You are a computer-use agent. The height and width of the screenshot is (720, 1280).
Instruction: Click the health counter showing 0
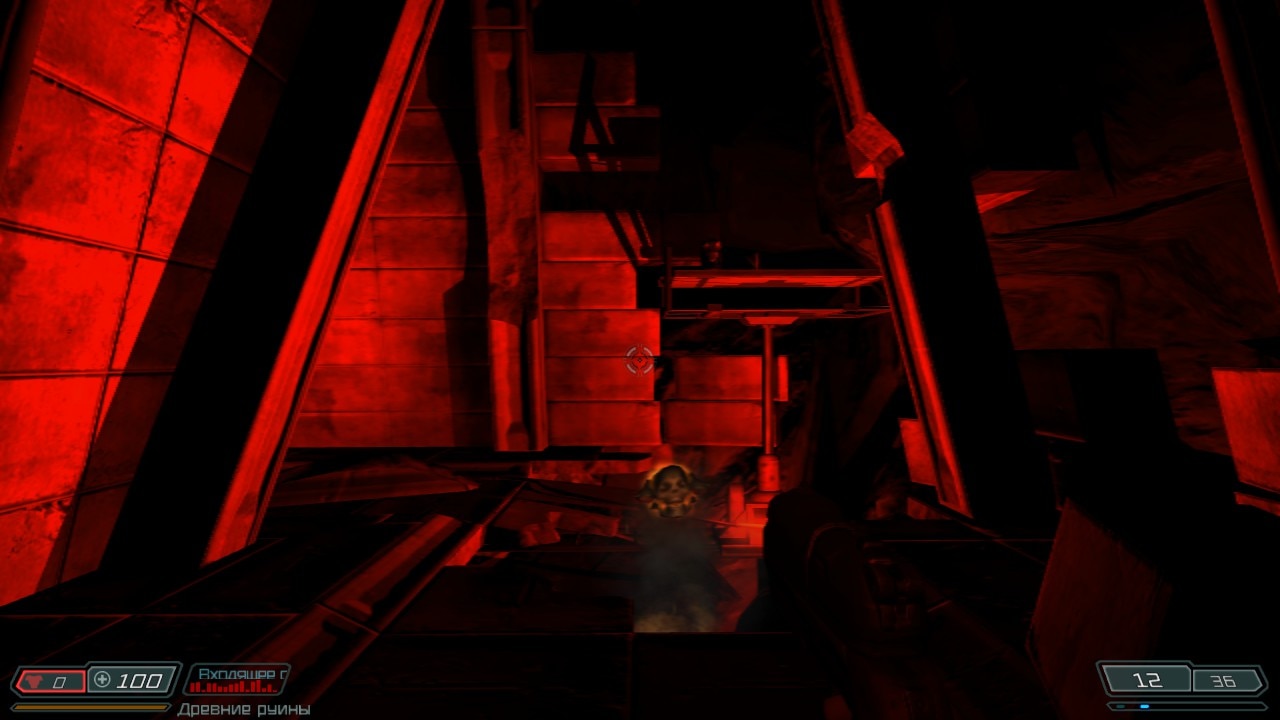pyautogui.click(x=57, y=680)
